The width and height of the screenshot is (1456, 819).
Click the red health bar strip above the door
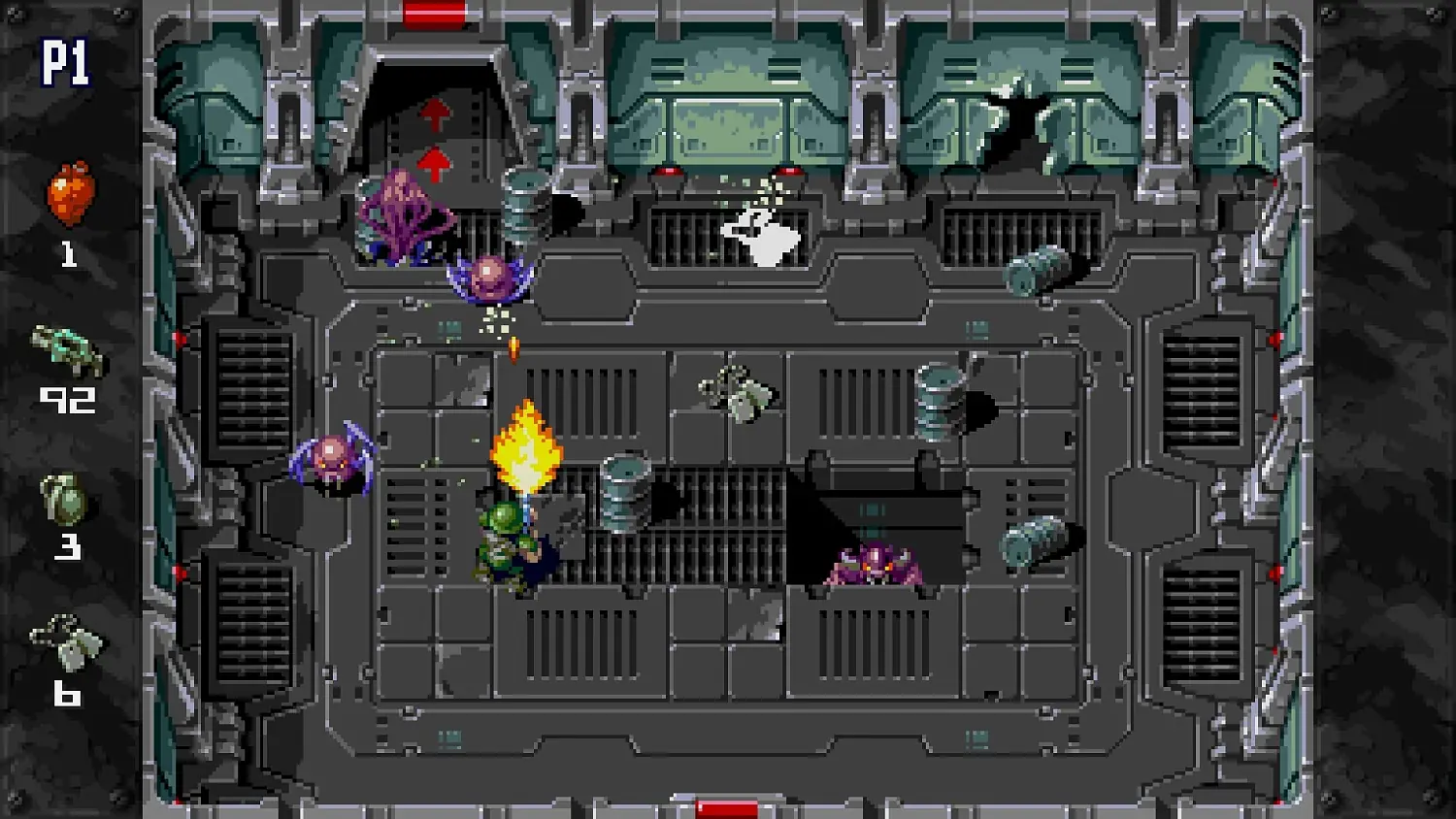434,12
